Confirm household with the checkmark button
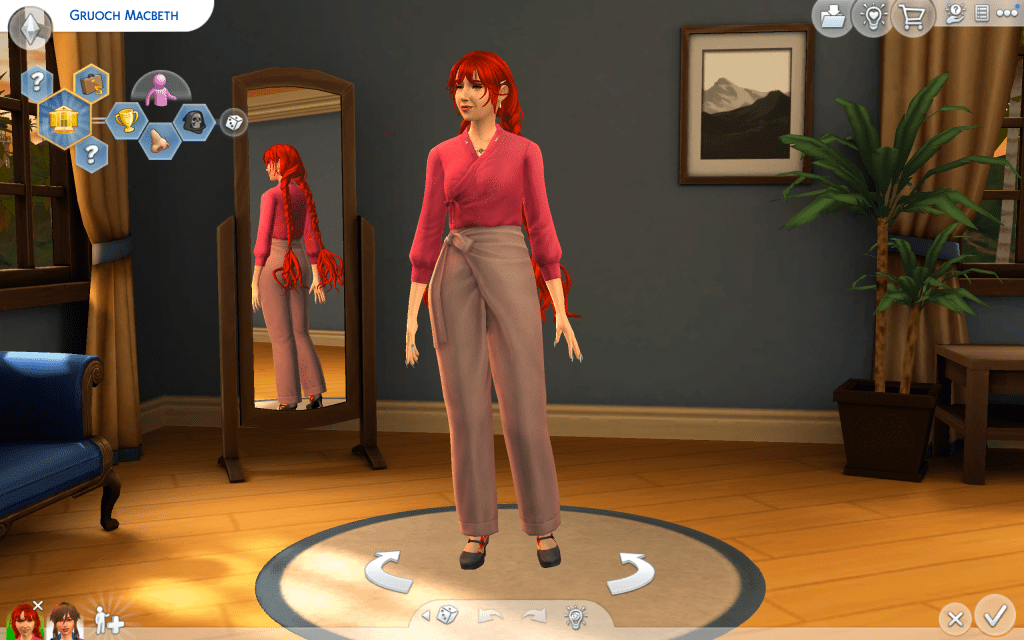The width and height of the screenshot is (1024, 640). [x=994, y=614]
